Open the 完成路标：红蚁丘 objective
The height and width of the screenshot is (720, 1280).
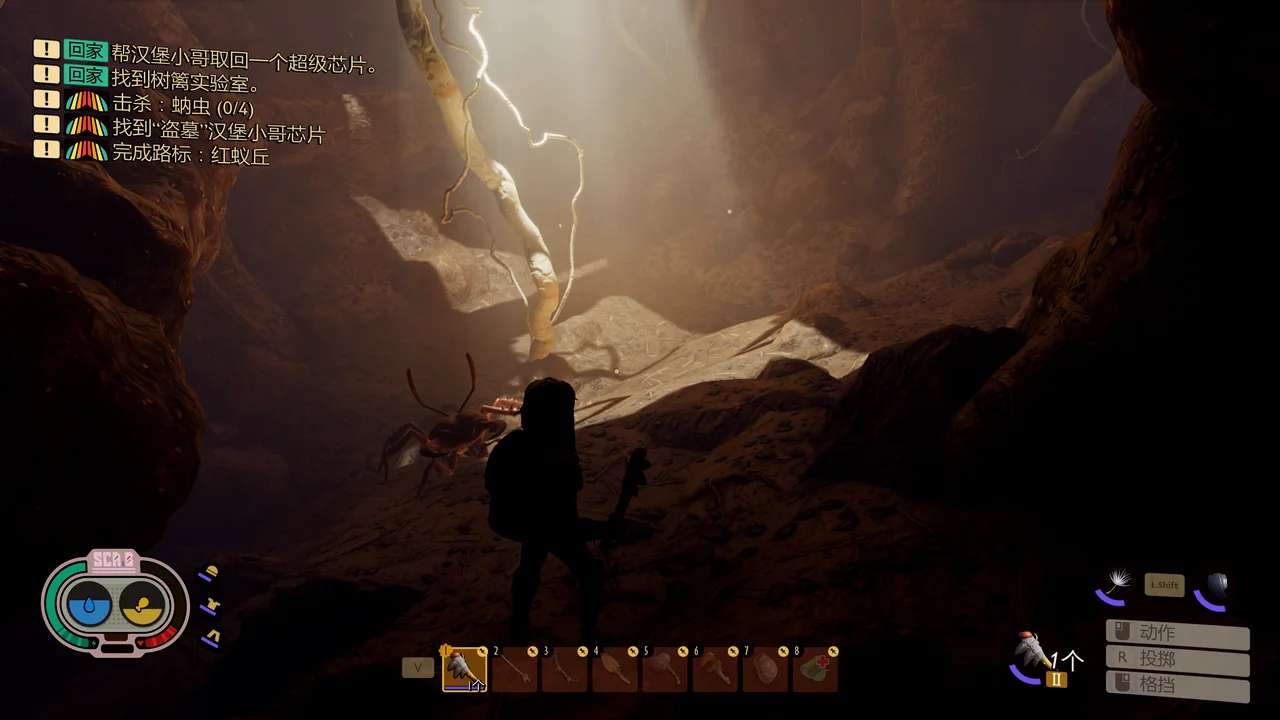click(190, 155)
